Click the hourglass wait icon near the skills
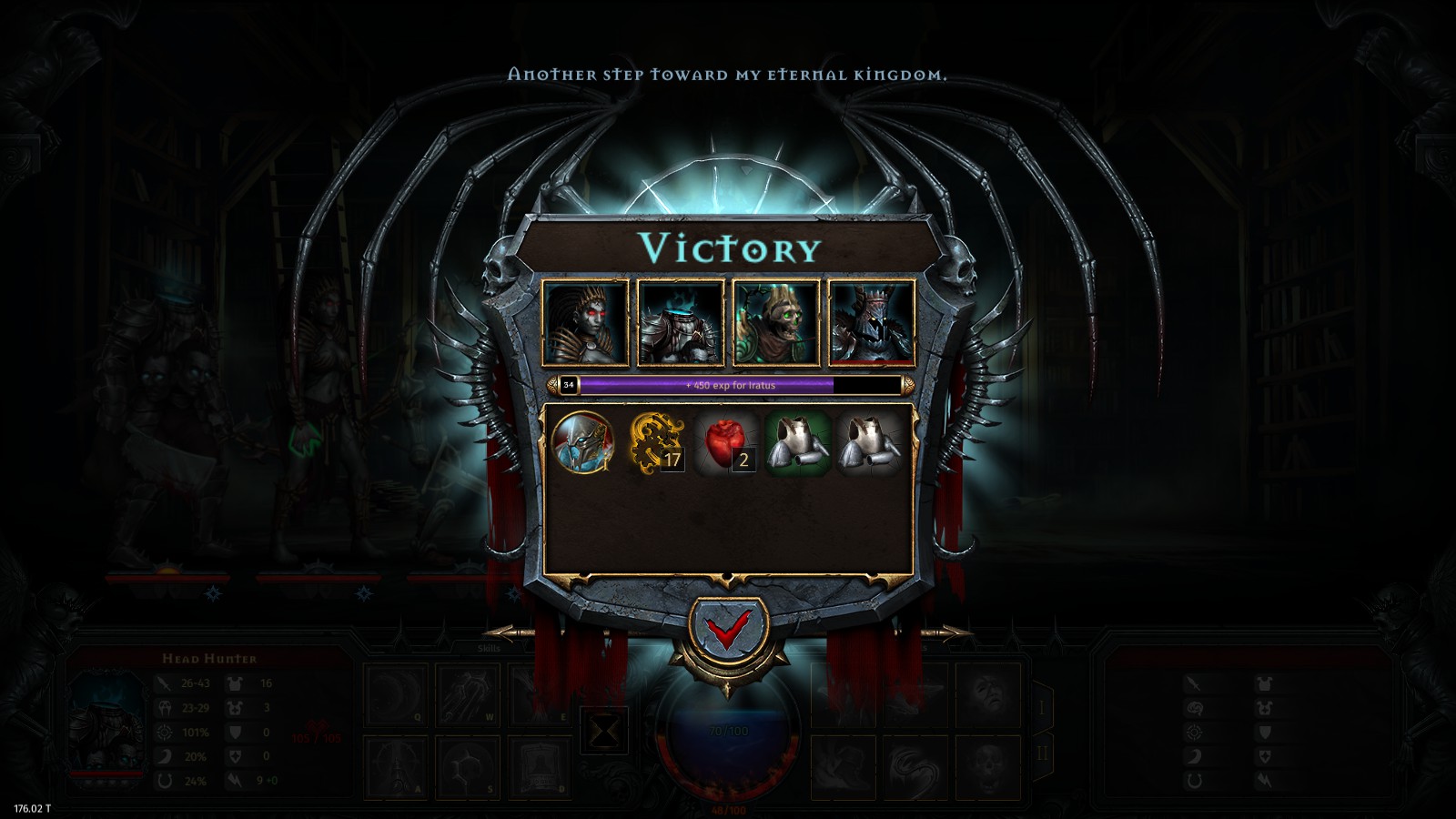The height and width of the screenshot is (819, 1456). (x=603, y=728)
